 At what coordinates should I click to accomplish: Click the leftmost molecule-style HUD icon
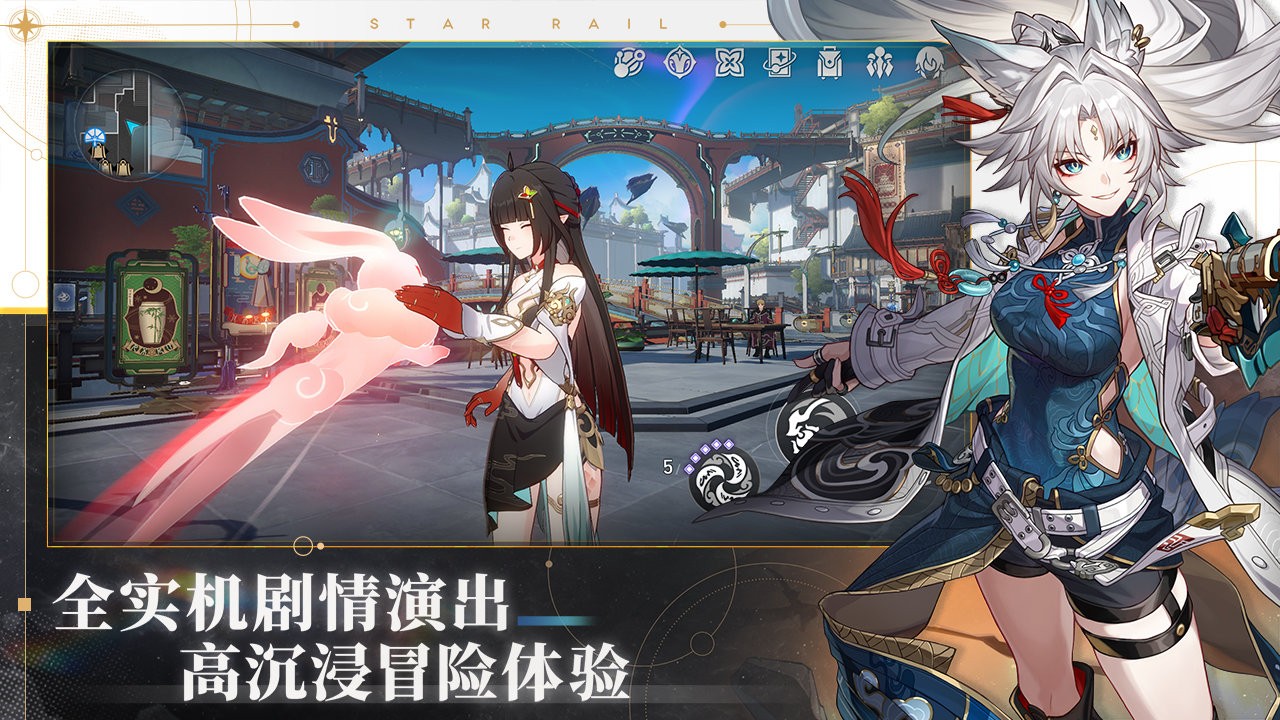[627, 62]
